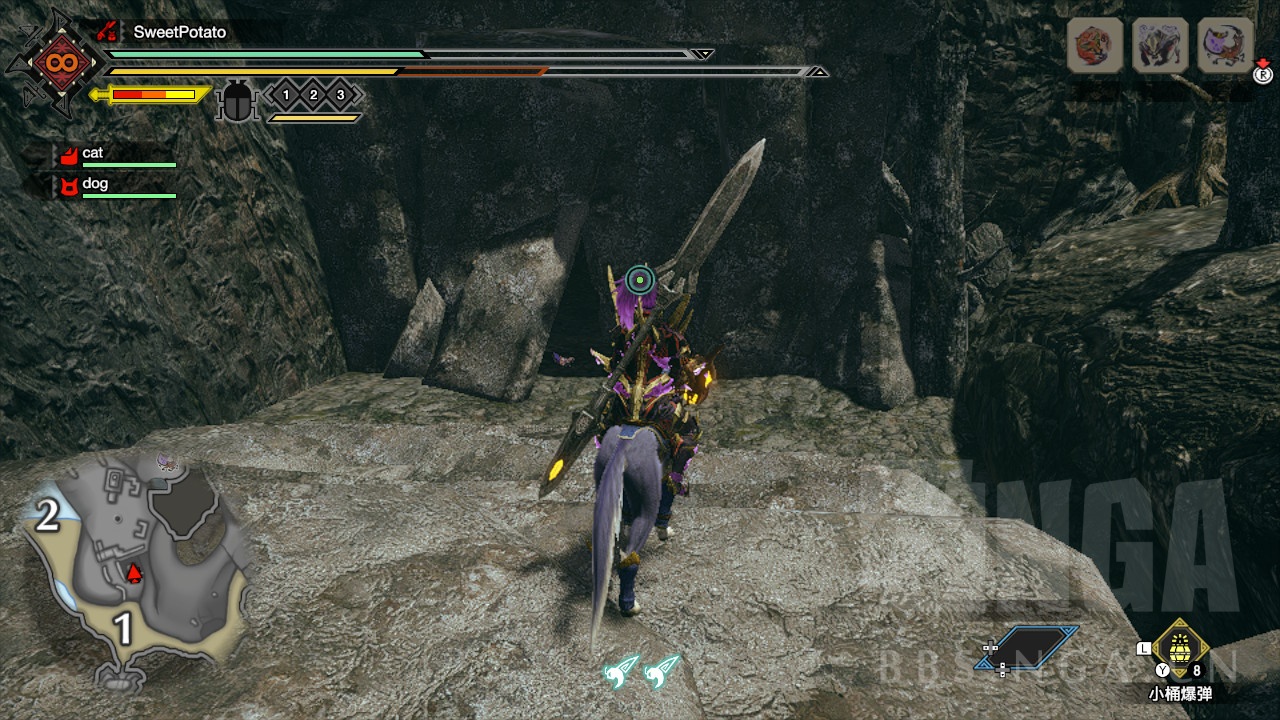Viewport: 1280px width, 720px height.
Task: Select the grey beast monster target icon
Action: 1160,45
